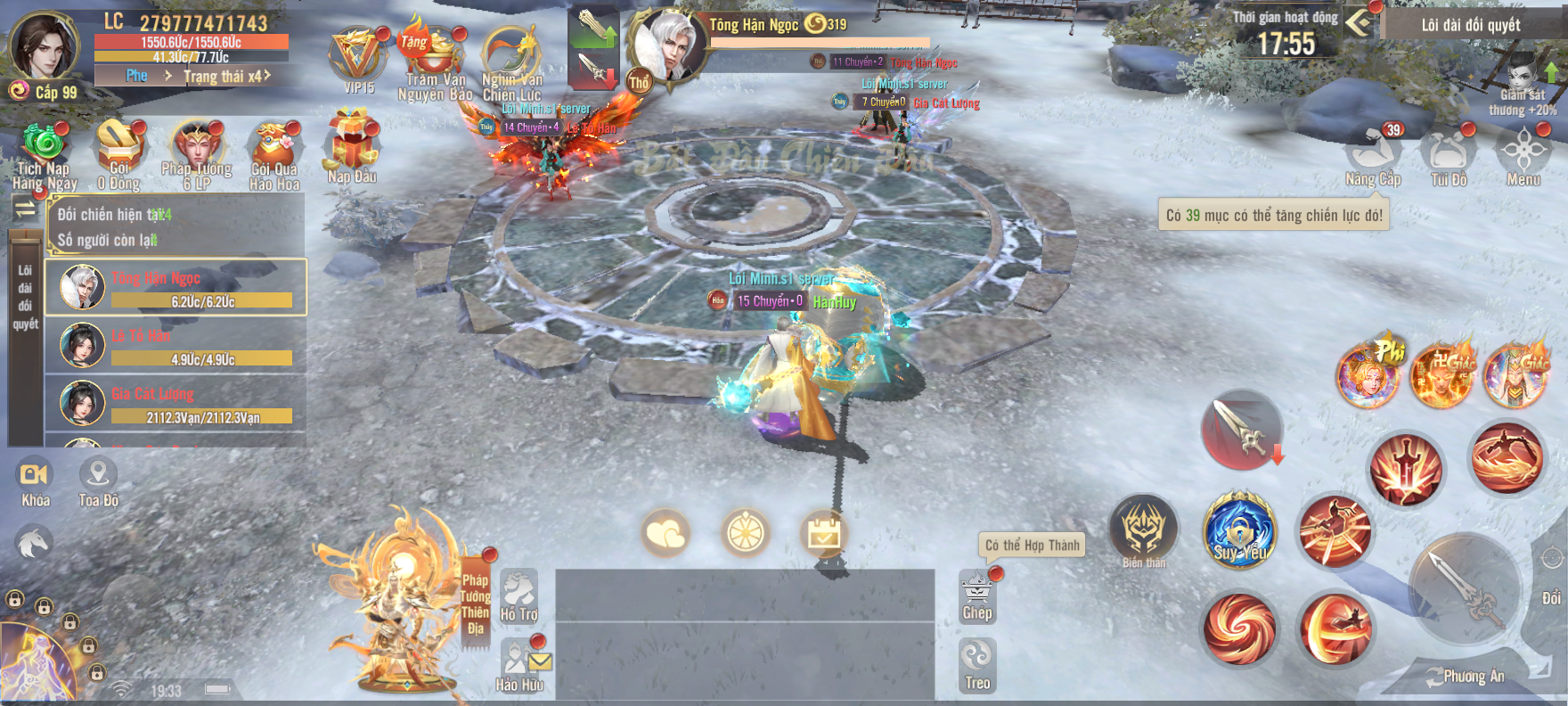
Task: Open the Hảo Hữu friends list
Action: point(519,665)
